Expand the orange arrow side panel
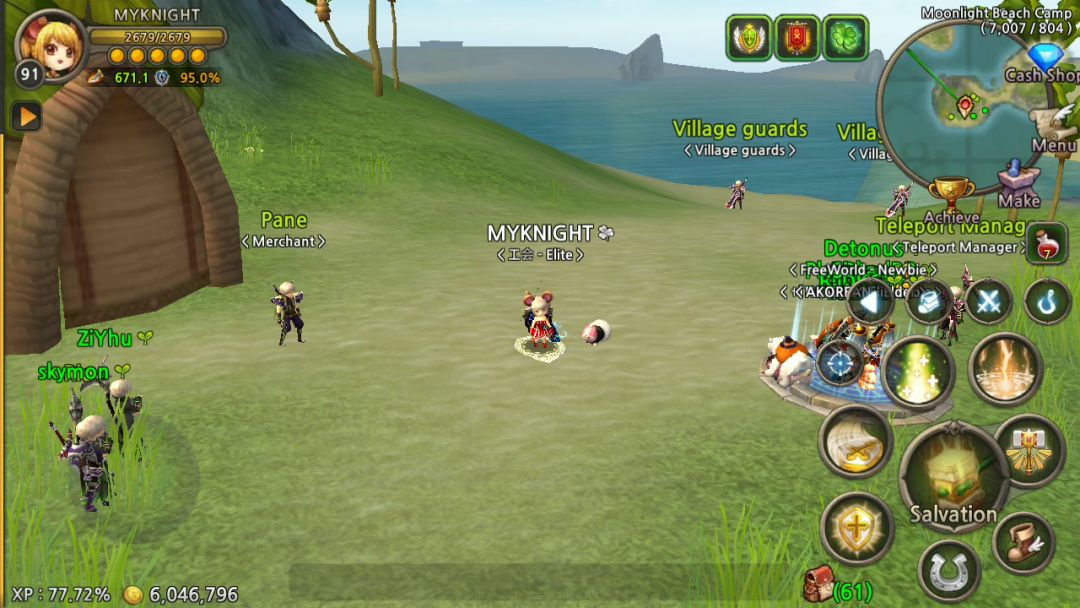The width and height of the screenshot is (1080, 608). point(26,117)
